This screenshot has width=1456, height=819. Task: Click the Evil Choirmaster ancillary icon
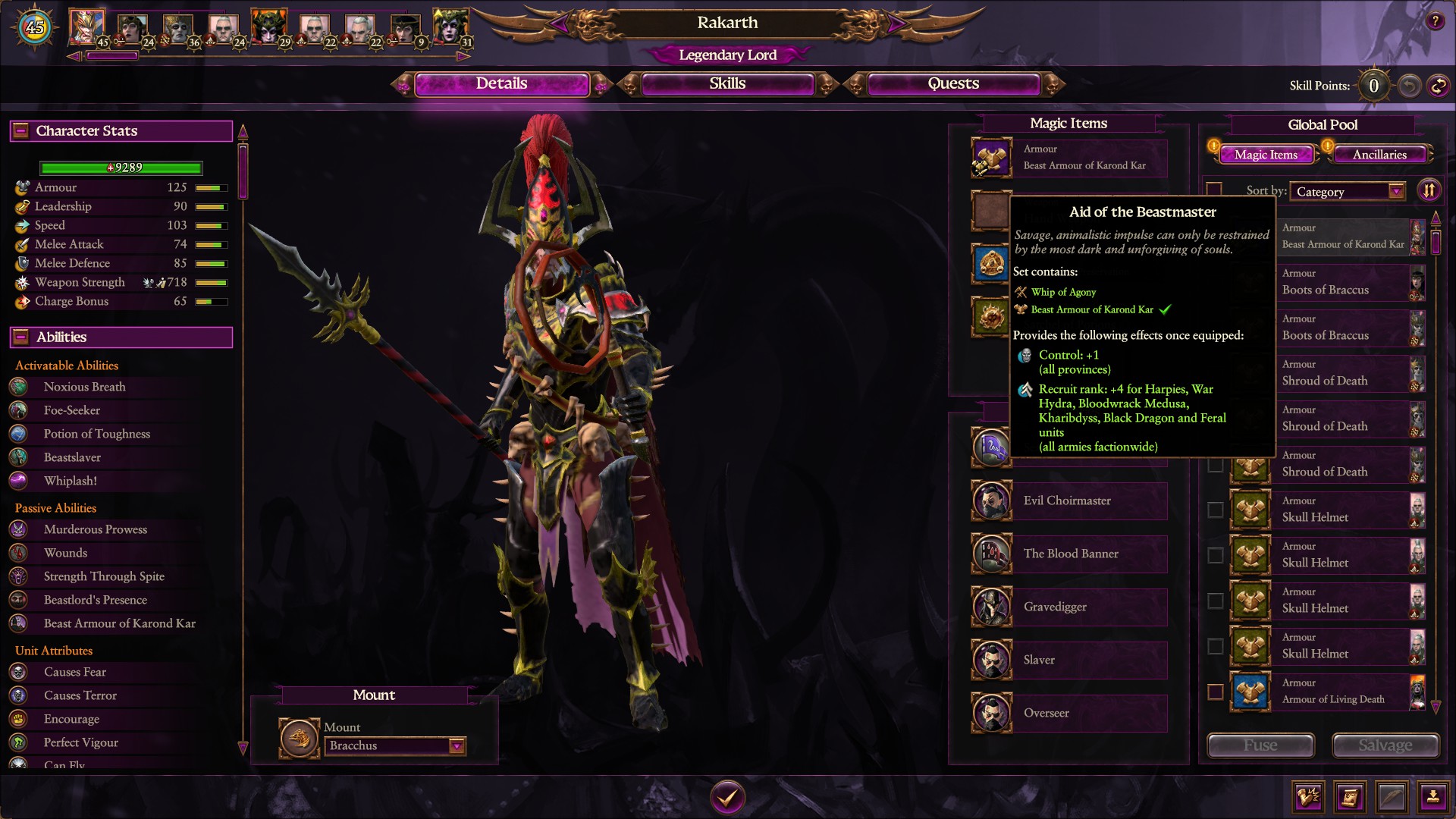point(991,500)
